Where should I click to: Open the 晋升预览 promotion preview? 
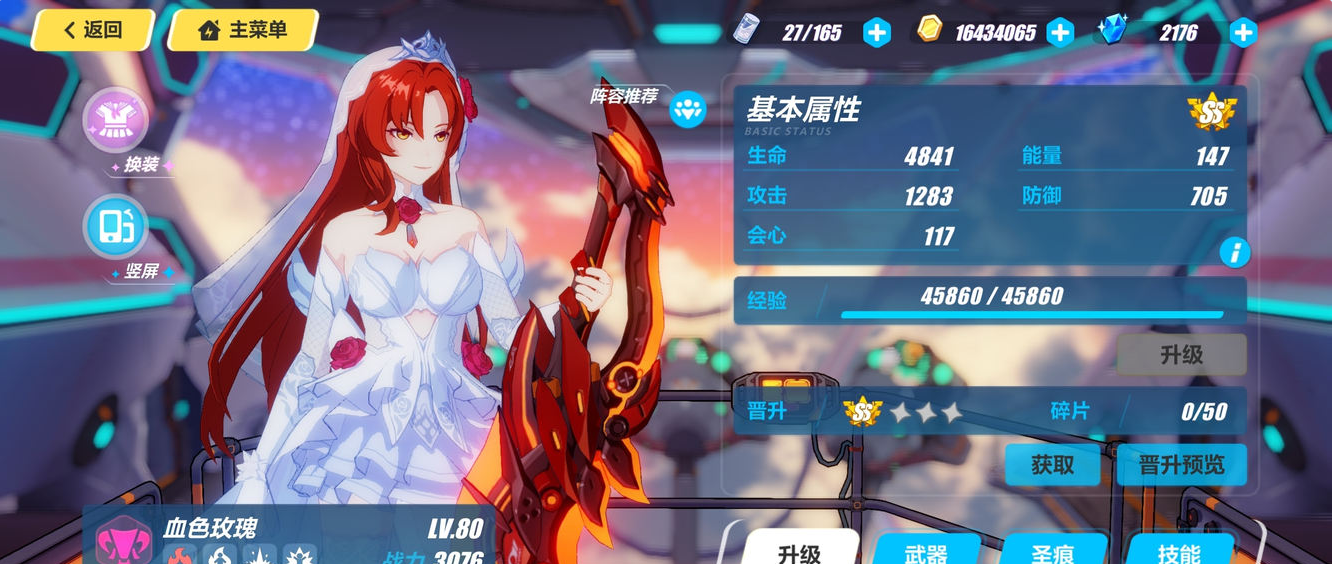[1181, 465]
